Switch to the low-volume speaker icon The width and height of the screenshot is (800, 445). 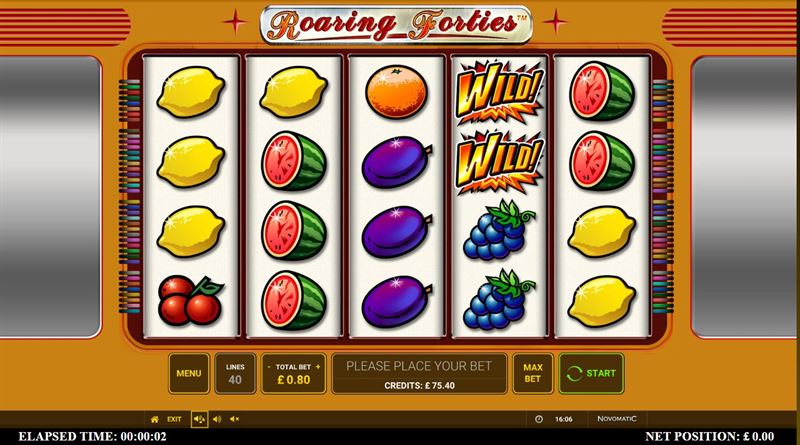pos(217,419)
